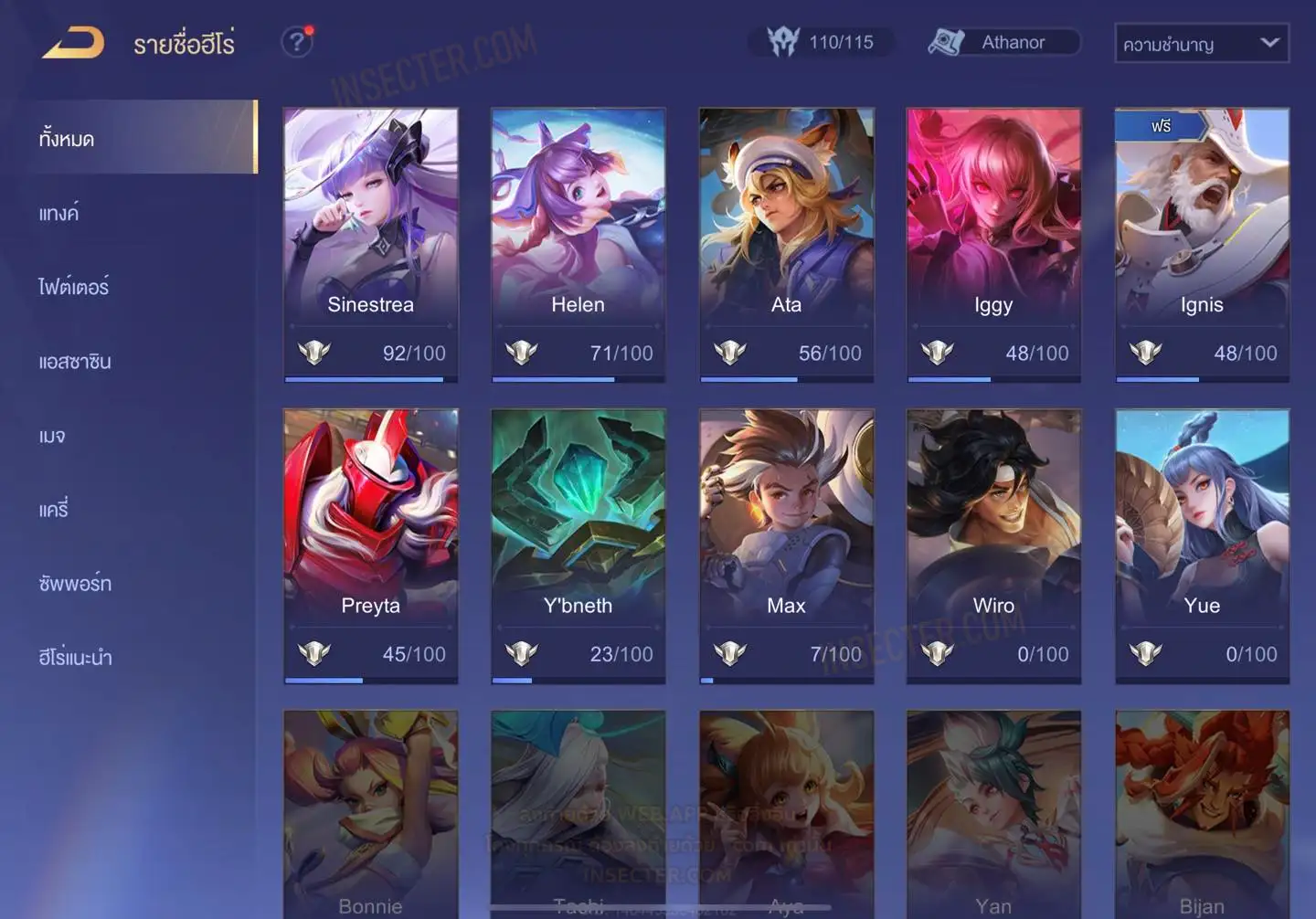
Task: Switch to the เมจ tab
Action: click(52, 436)
